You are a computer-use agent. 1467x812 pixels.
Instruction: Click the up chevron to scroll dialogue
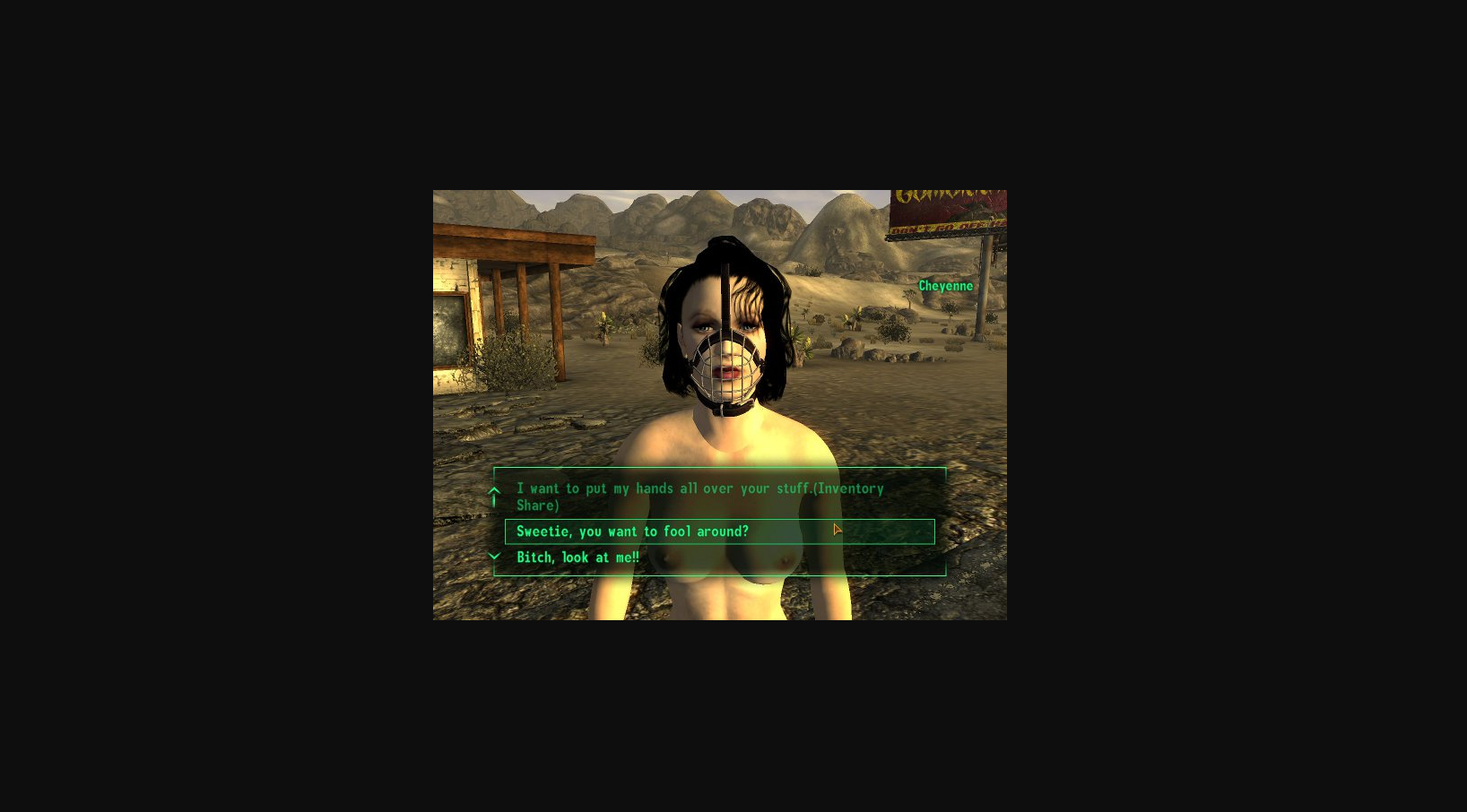tap(494, 492)
